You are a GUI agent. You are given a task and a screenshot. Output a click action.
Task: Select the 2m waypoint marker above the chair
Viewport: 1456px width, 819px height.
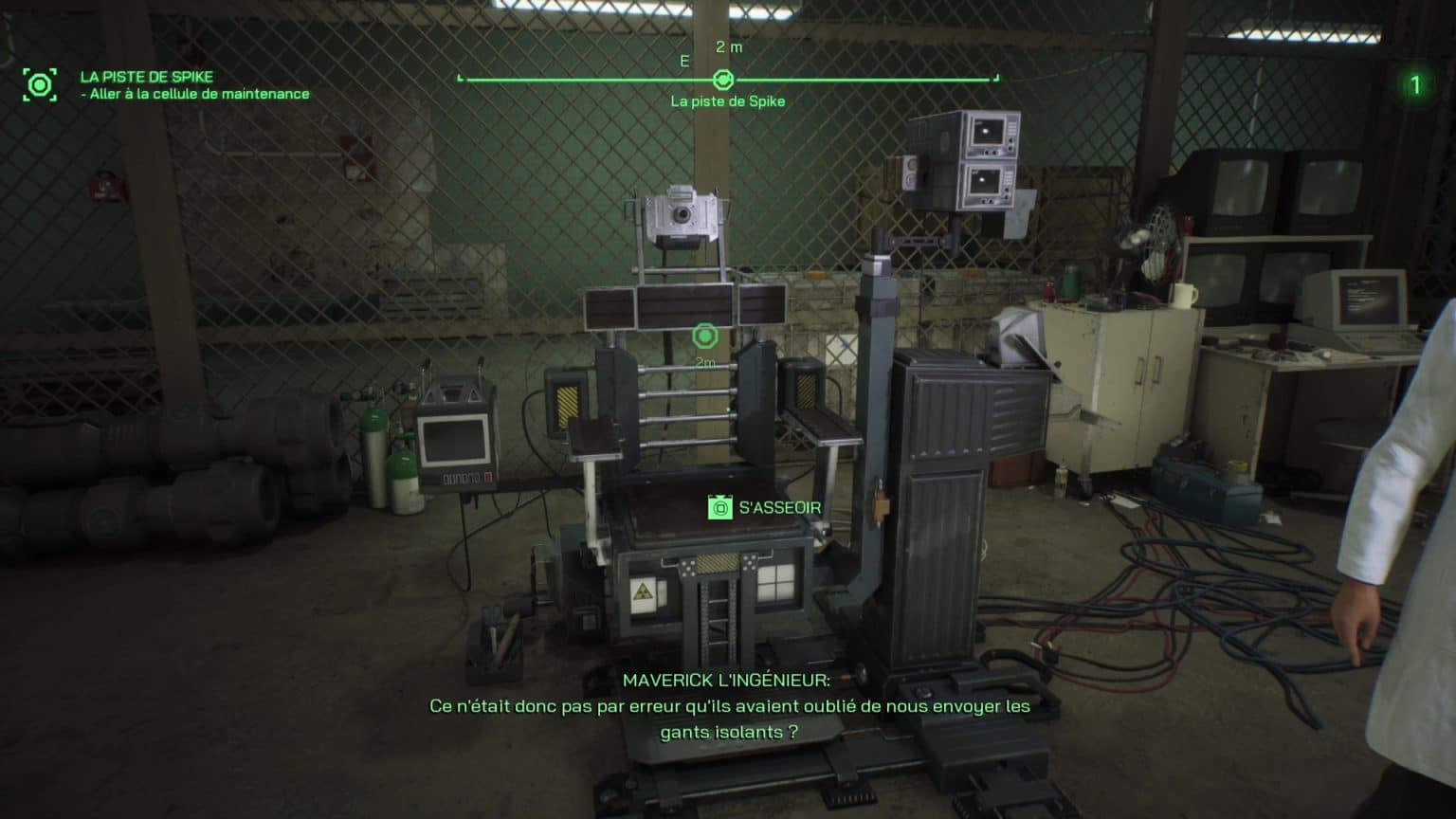click(x=703, y=335)
